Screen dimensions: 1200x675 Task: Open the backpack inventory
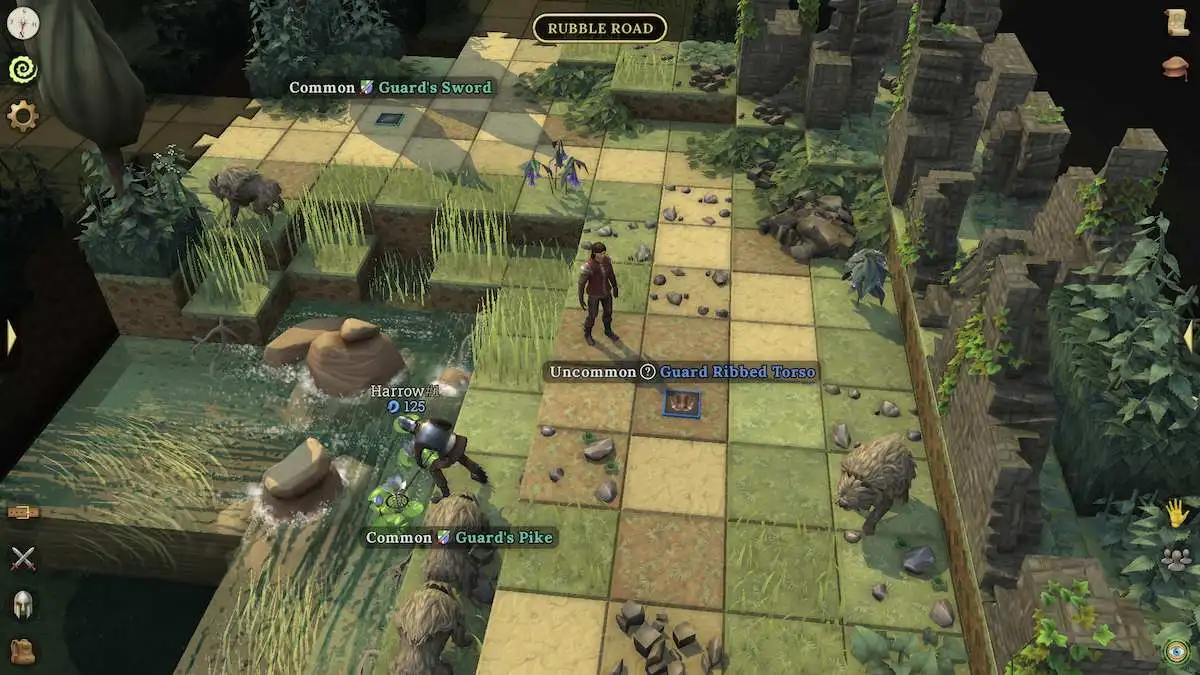(22, 650)
